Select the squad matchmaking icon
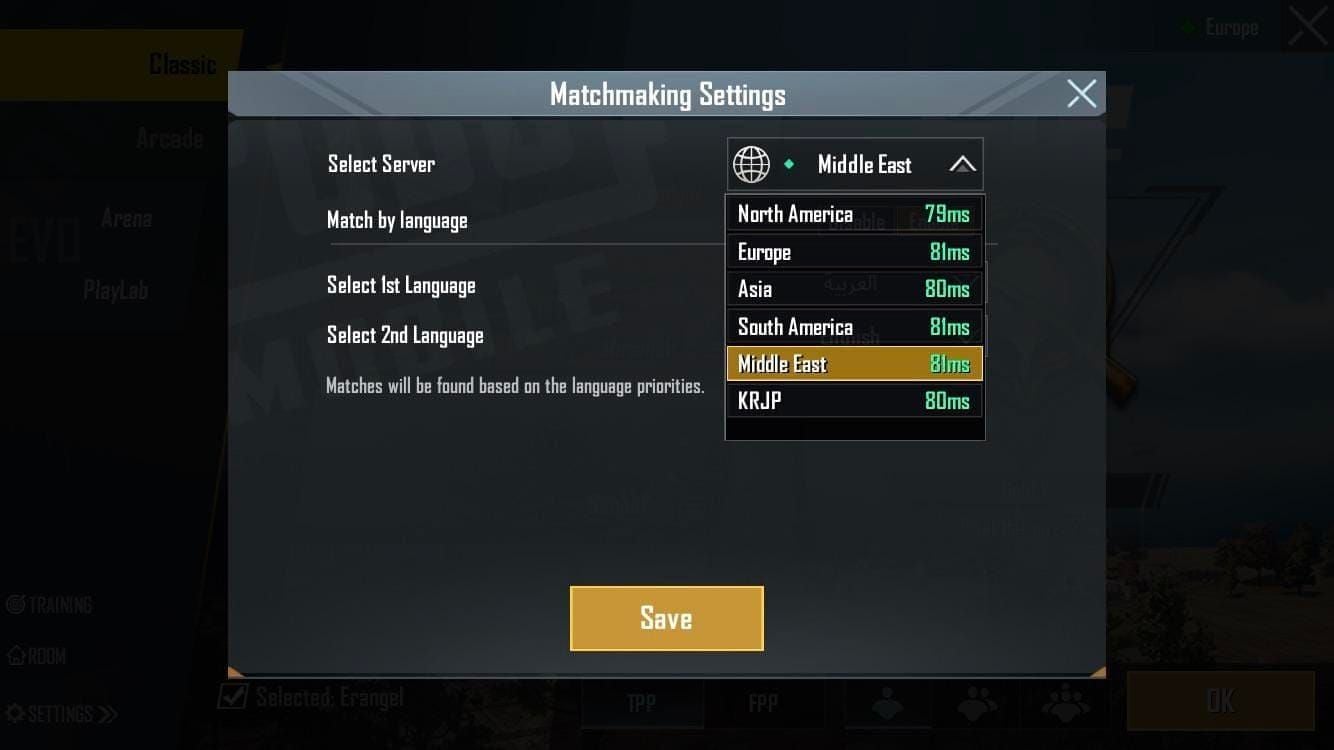1334x750 pixels. 1068,703
